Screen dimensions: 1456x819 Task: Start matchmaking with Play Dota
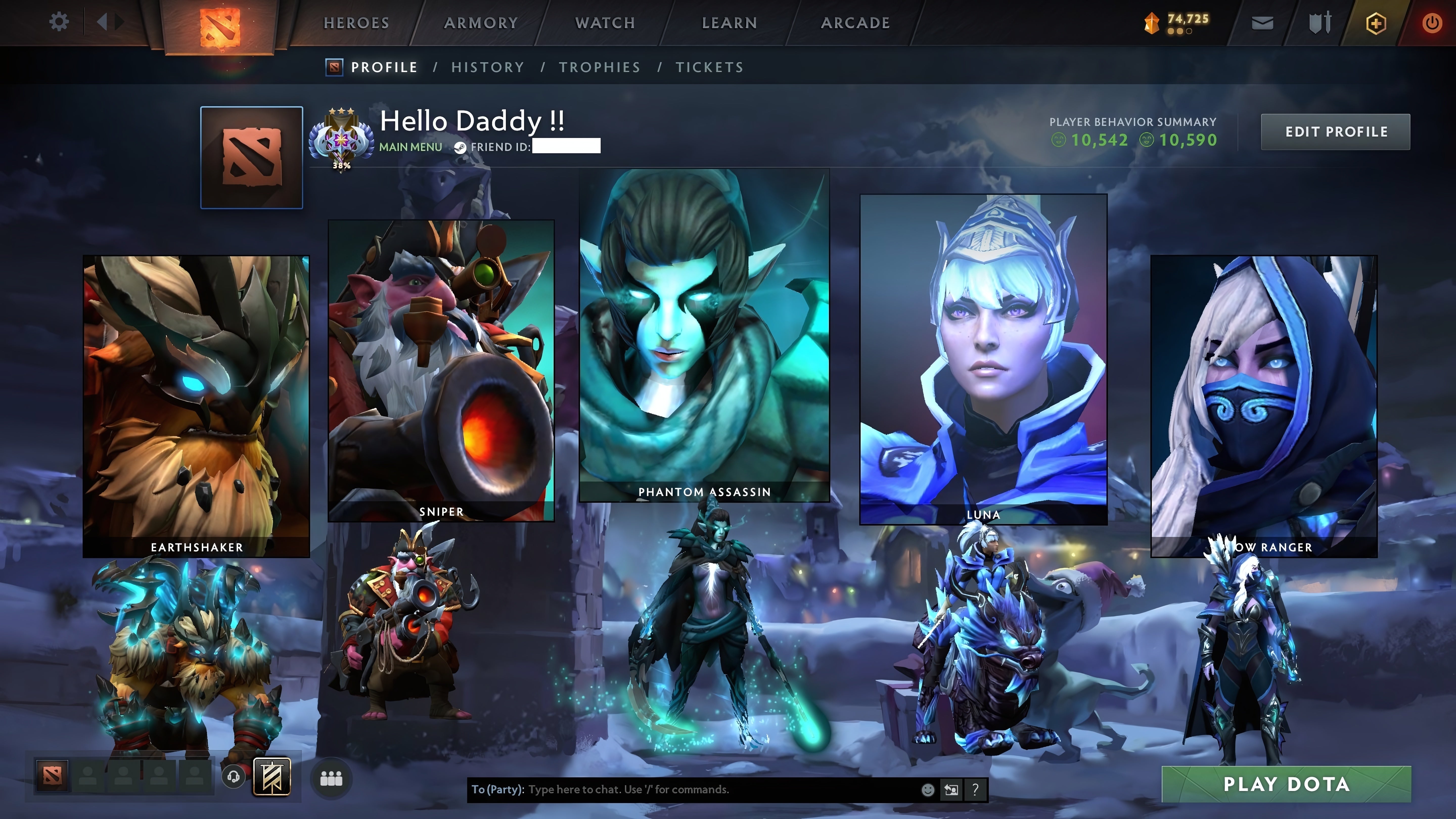click(x=1286, y=784)
